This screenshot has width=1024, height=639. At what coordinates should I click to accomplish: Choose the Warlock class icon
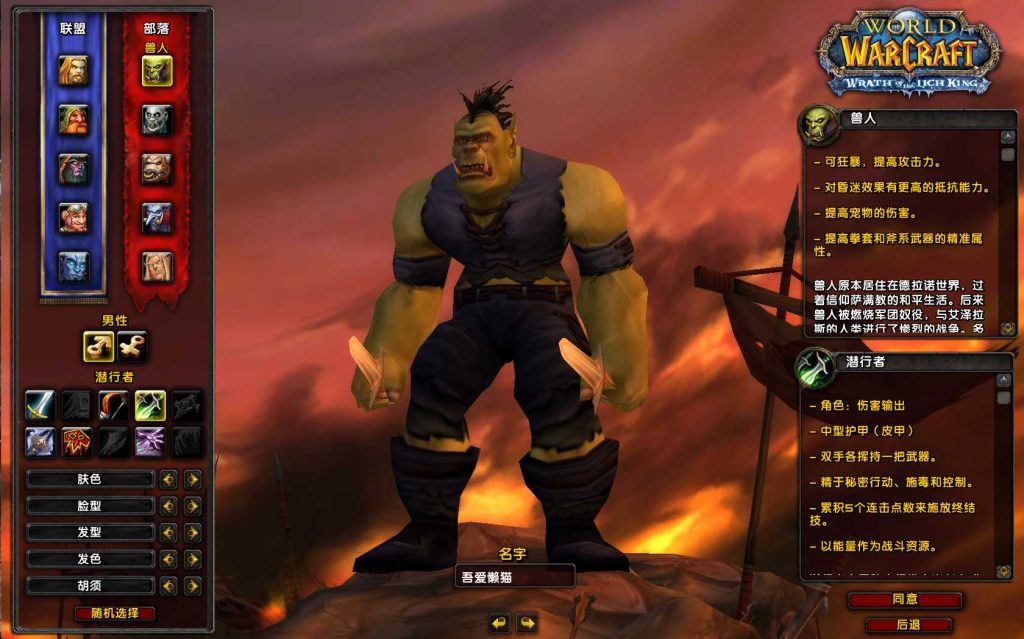click(150, 441)
